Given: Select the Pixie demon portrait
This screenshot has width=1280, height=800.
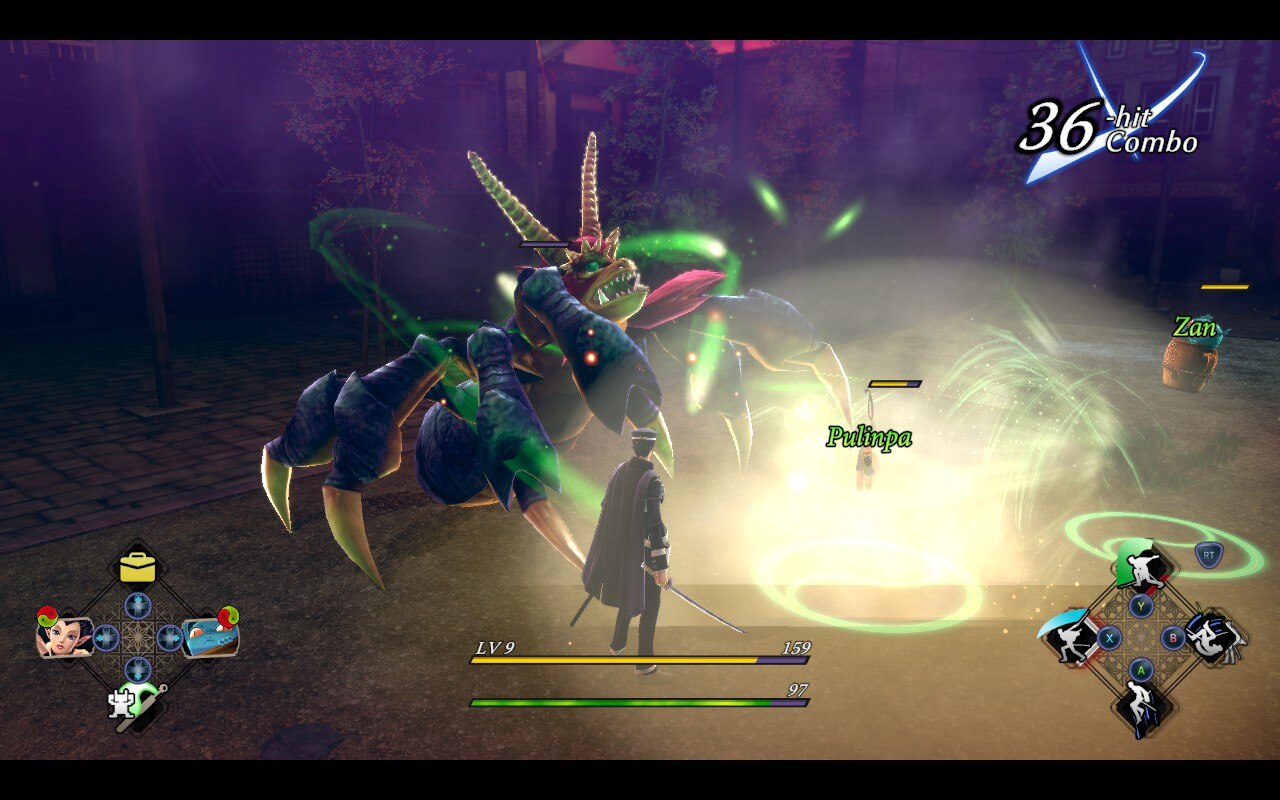Looking at the screenshot, I should tap(65, 637).
